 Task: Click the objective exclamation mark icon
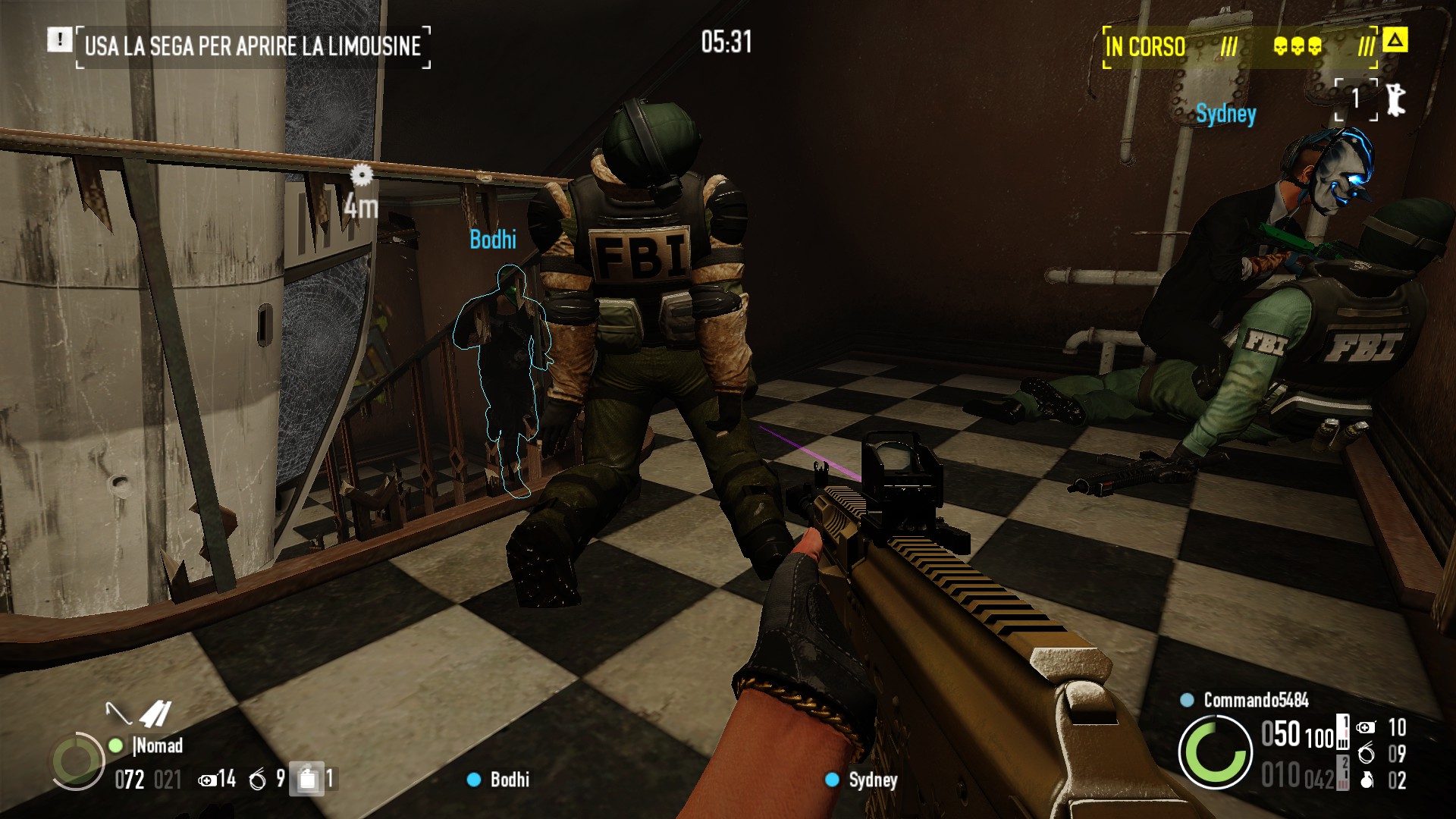59,39
